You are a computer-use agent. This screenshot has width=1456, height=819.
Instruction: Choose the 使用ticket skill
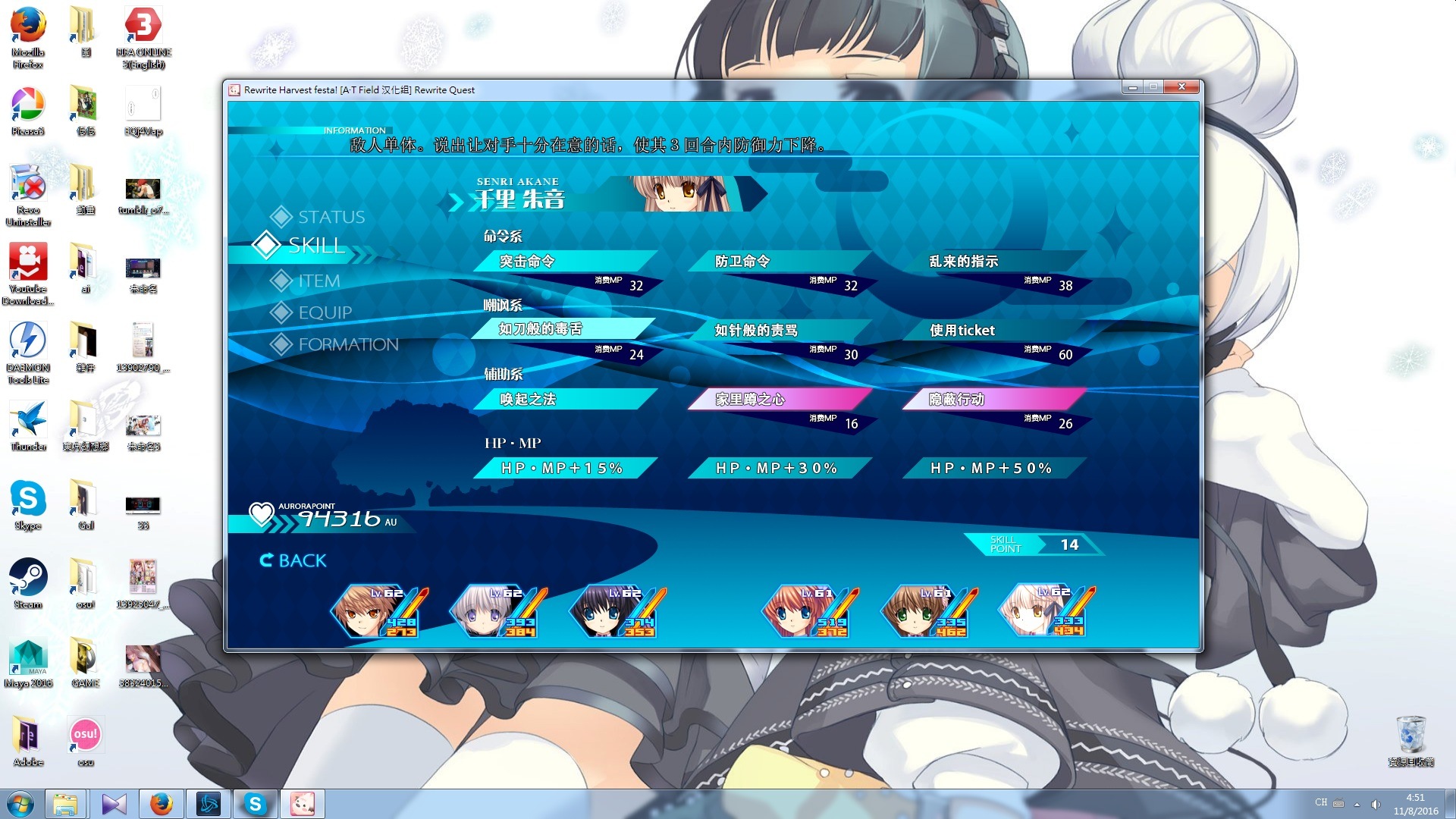[x=994, y=331]
